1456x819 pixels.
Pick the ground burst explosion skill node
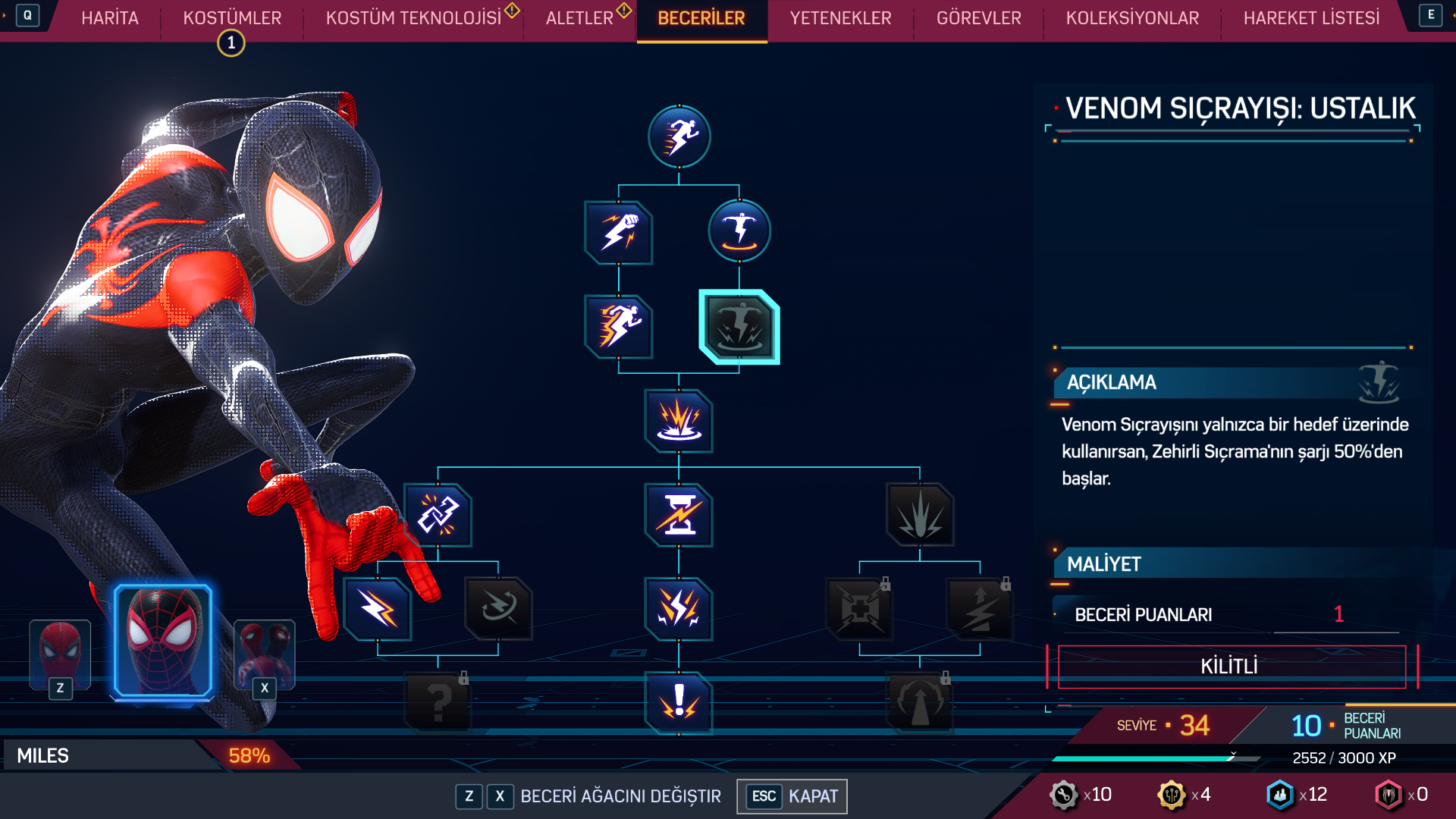679,421
